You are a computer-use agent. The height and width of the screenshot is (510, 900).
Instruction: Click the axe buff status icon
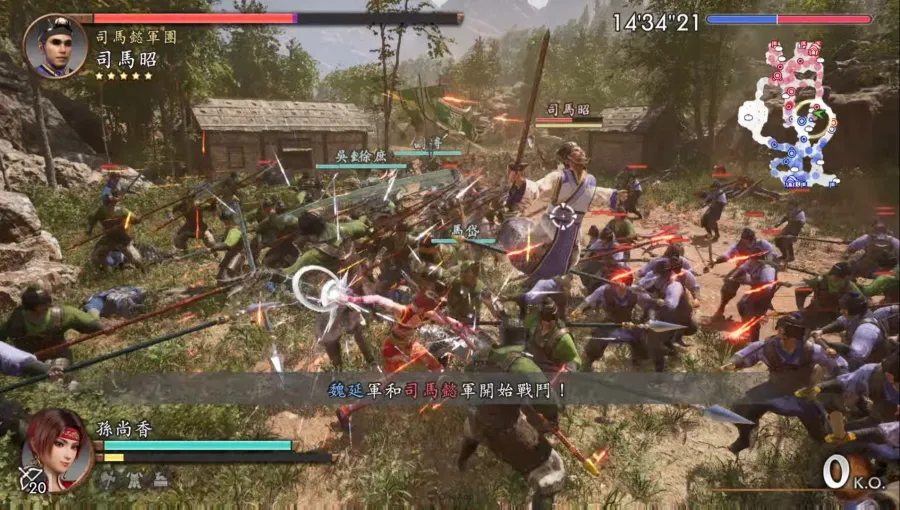(x=108, y=480)
